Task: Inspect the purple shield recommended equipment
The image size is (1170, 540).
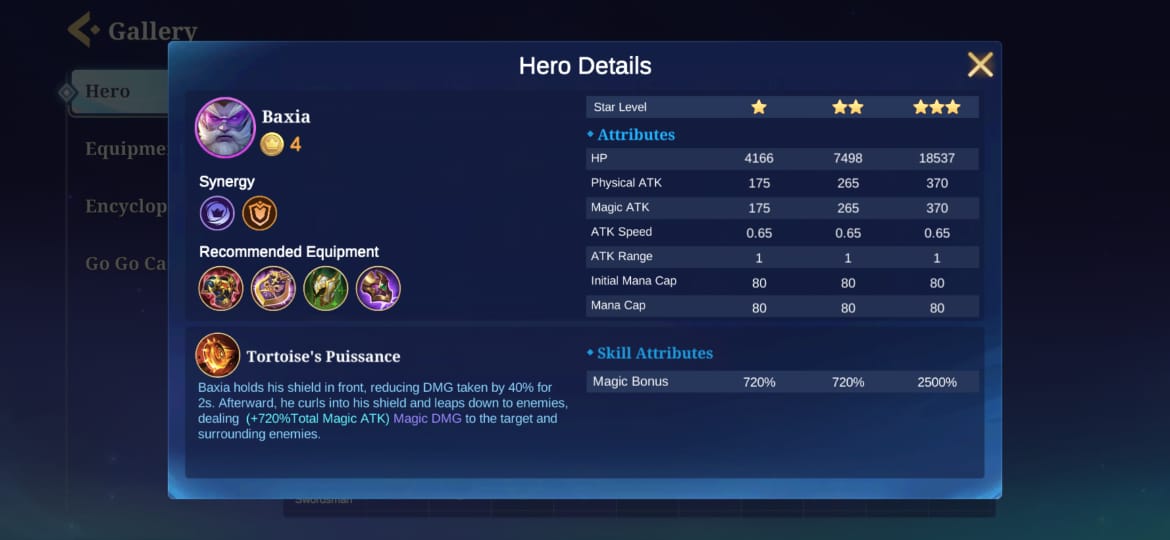Action: (x=273, y=288)
